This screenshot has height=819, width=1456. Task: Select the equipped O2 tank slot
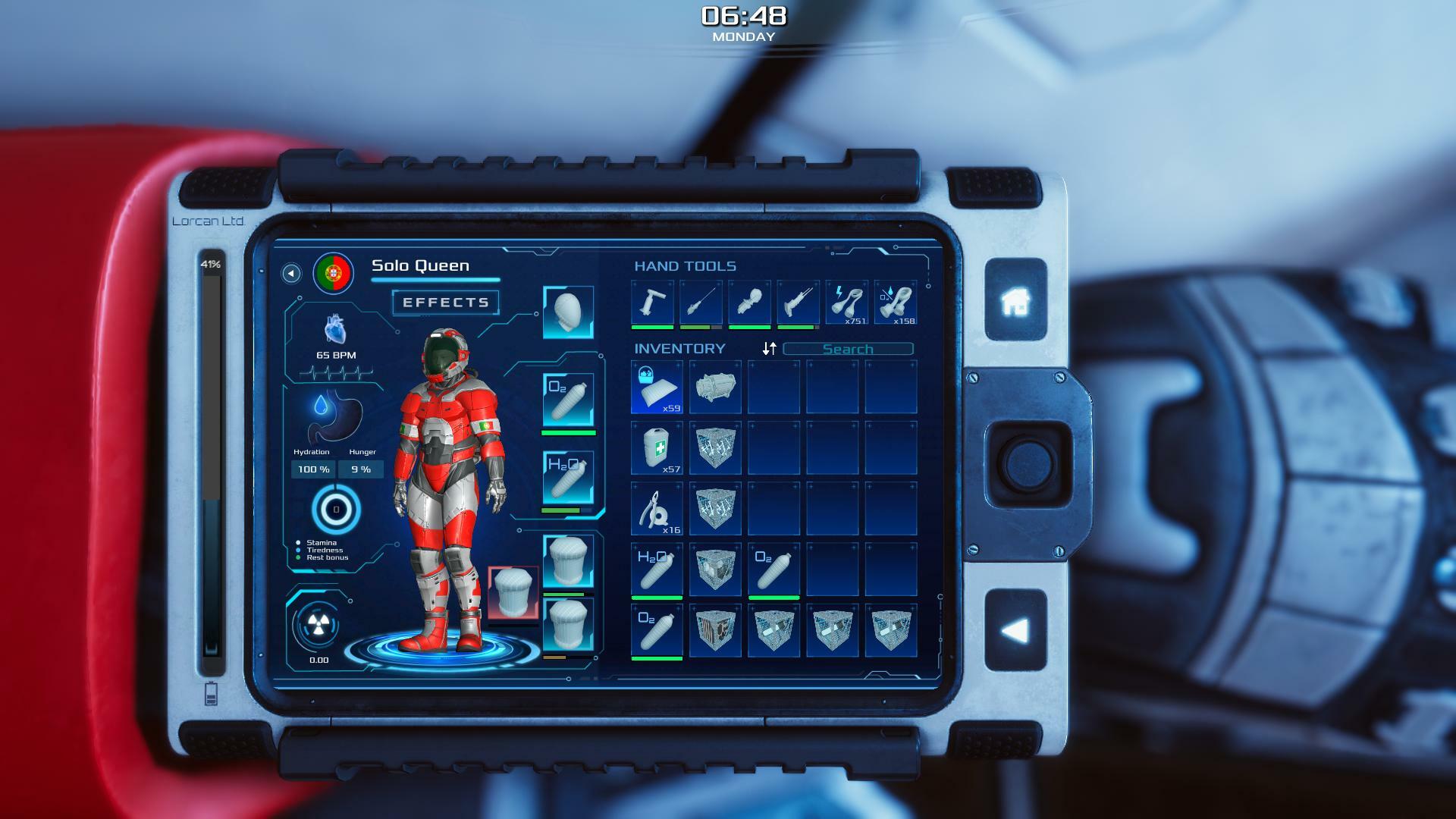568,400
